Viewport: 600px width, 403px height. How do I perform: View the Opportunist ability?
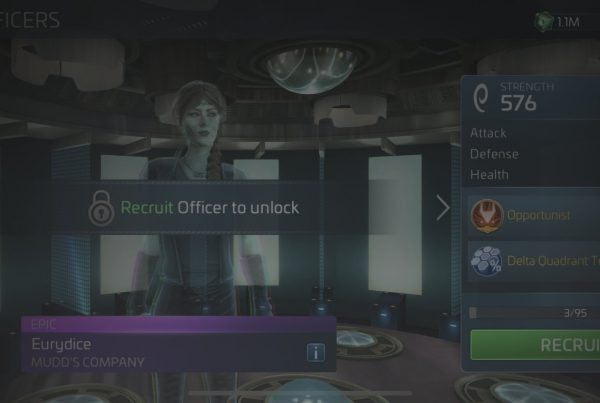[534, 216]
